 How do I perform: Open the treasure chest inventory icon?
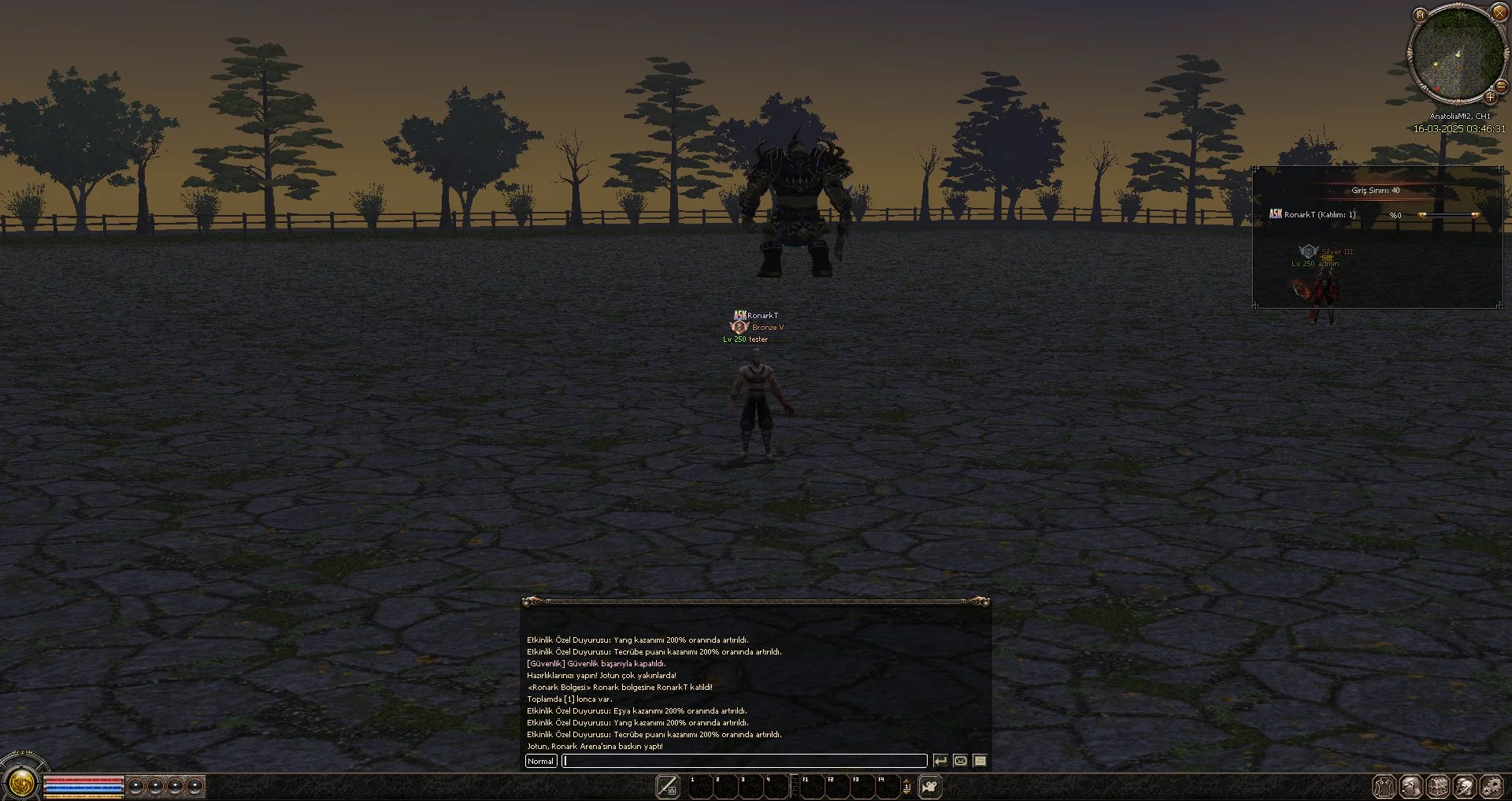coord(1438,786)
